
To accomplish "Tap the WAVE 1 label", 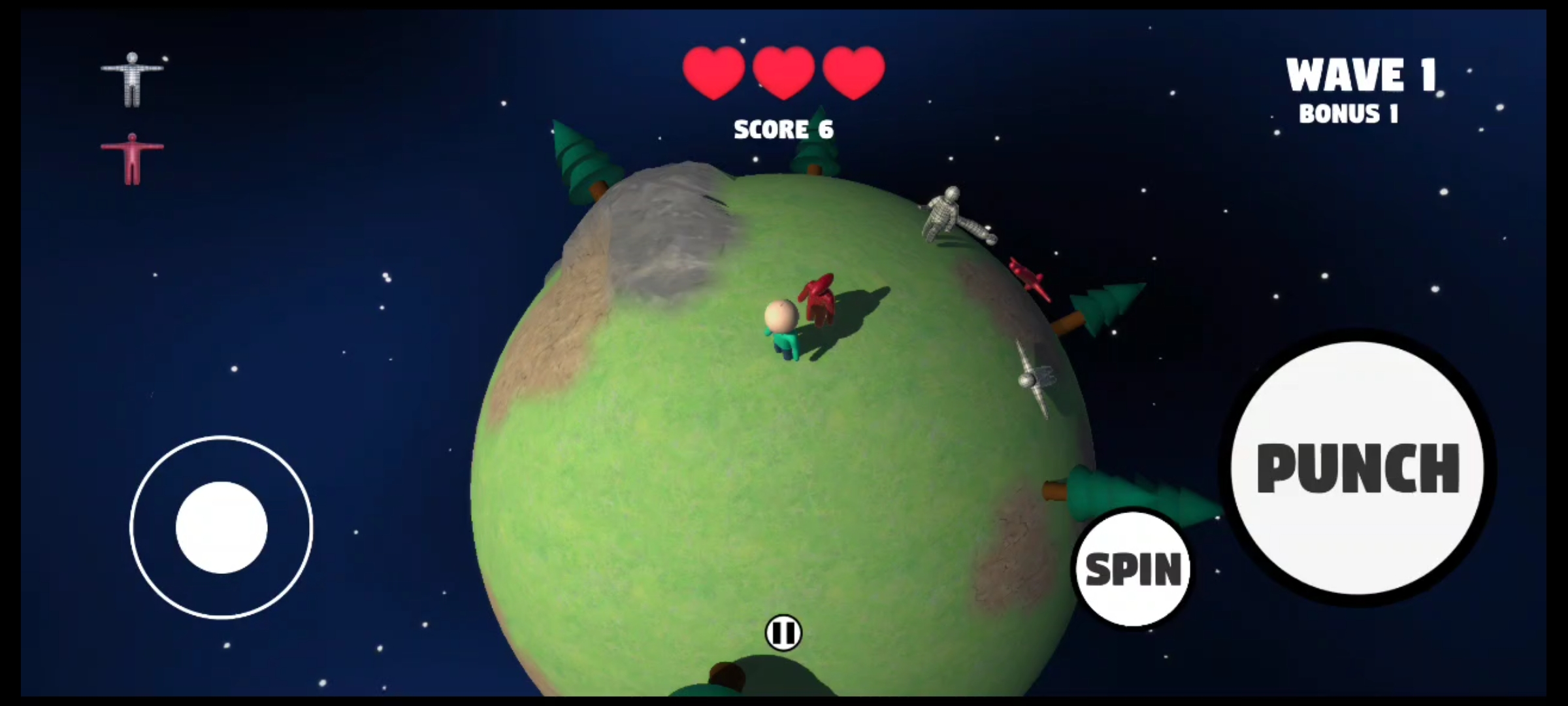I will [x=1360, y=74].
